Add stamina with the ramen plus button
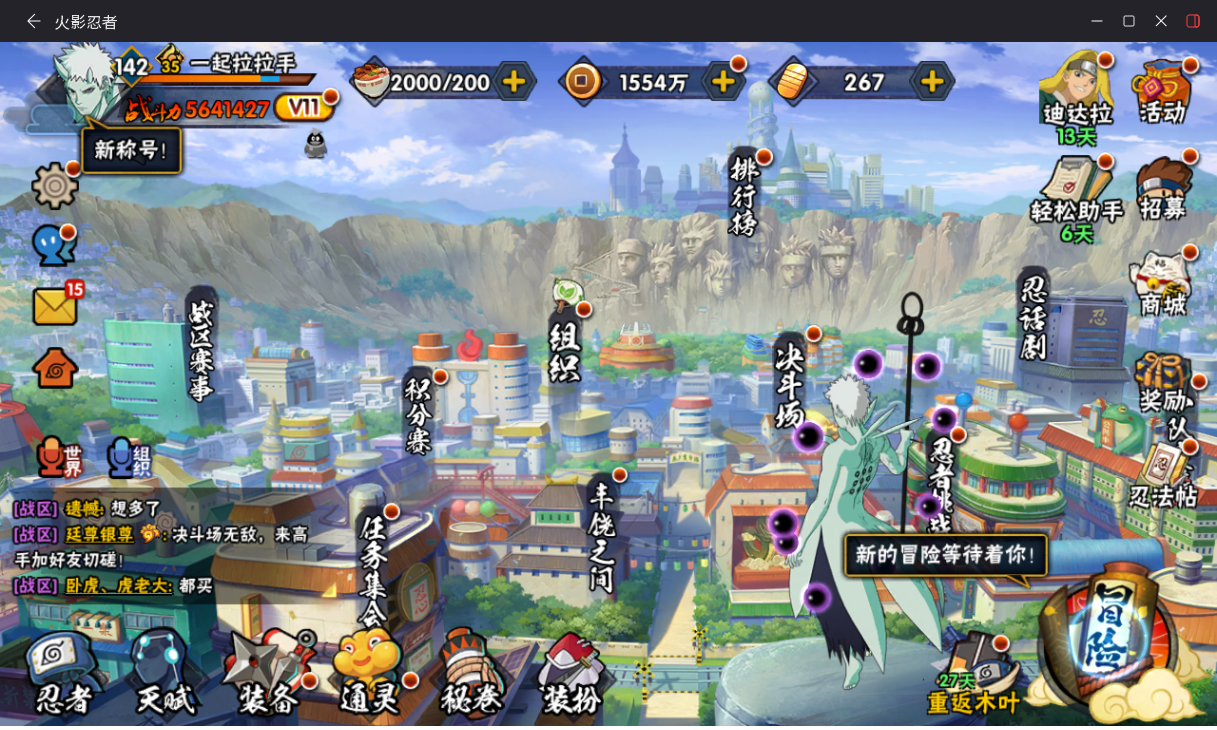This screenshot has height=730, width=1217. [x=513, y=82]
